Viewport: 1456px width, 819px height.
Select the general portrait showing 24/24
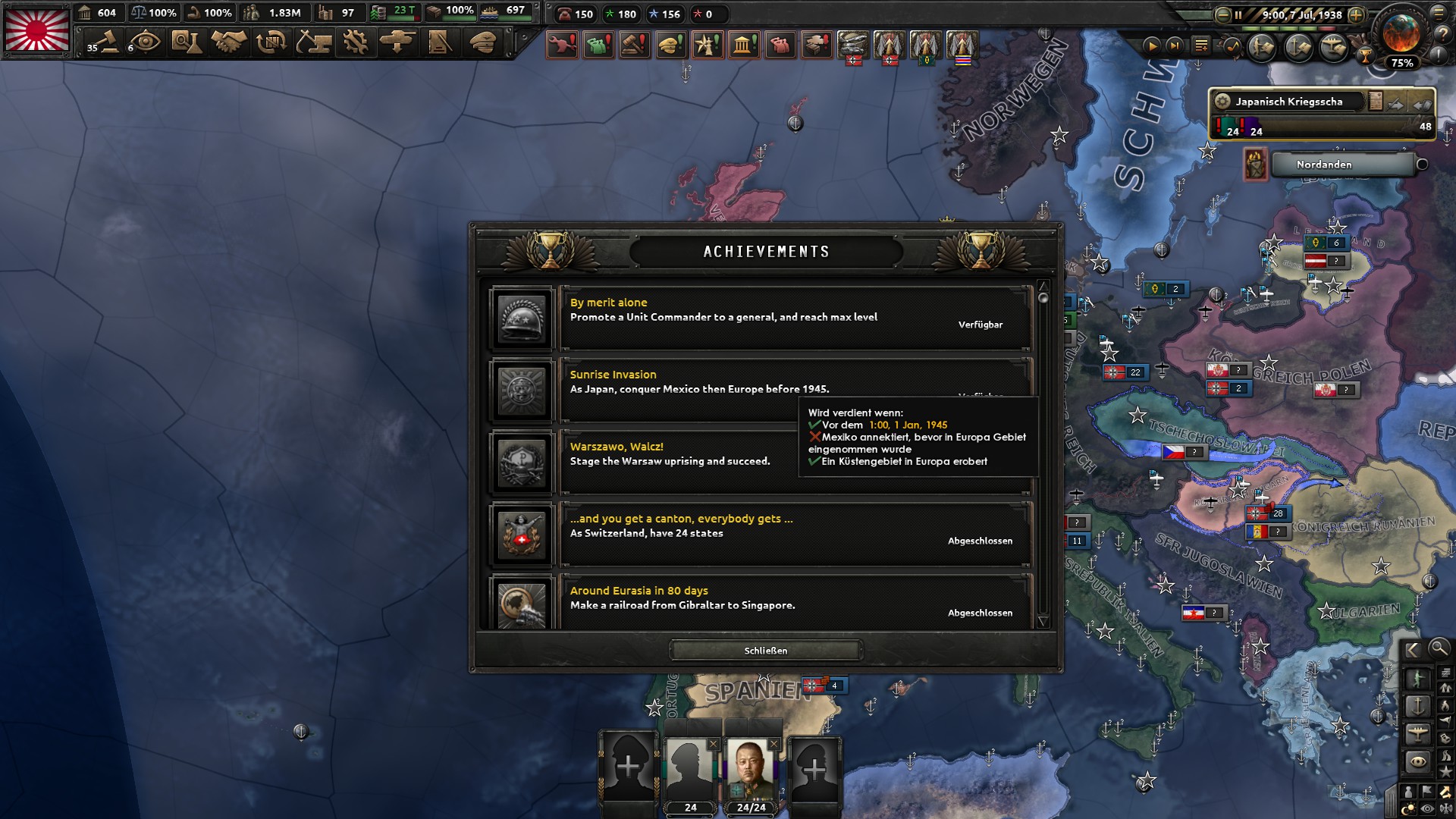[749, 766]
